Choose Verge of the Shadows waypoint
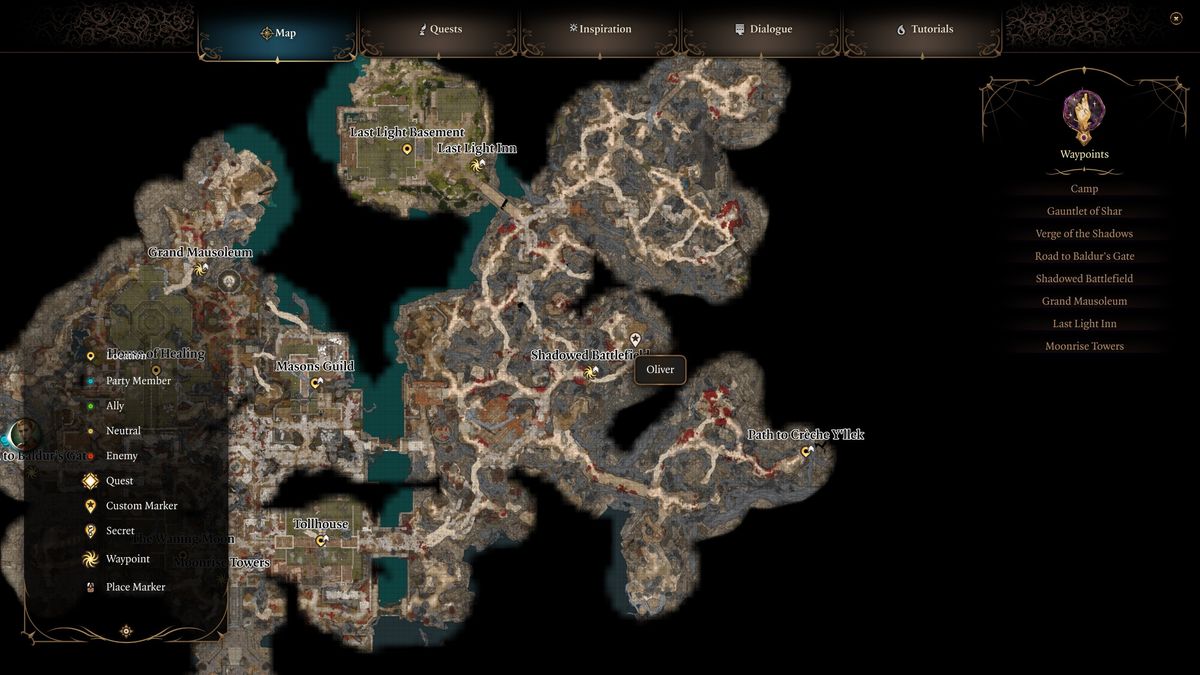Viewport: 1200px width, 675px height. [1084, 234]
